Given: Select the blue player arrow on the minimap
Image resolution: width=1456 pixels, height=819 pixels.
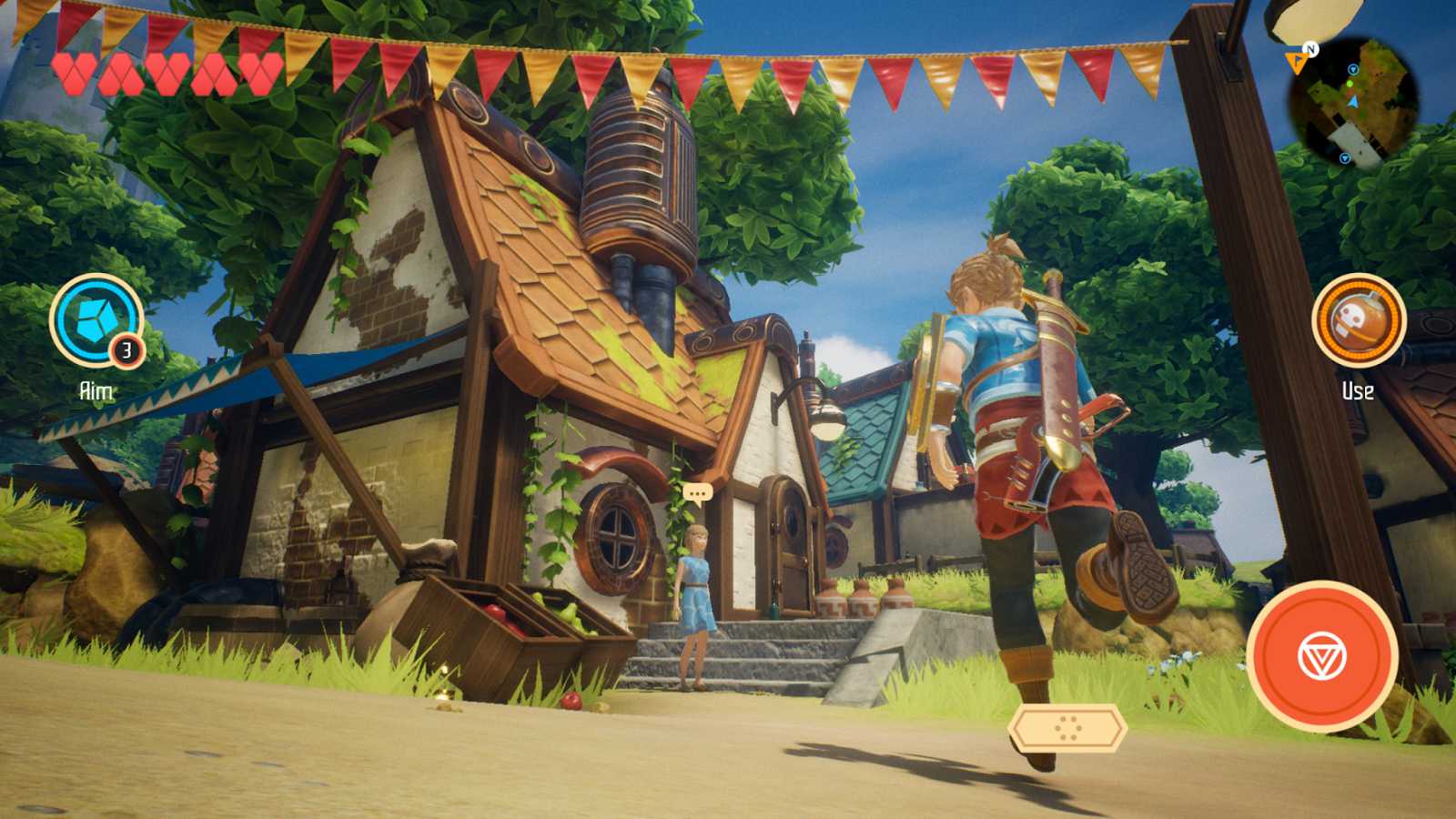Looking at the screenshot, I should (x=1354, y=101).
